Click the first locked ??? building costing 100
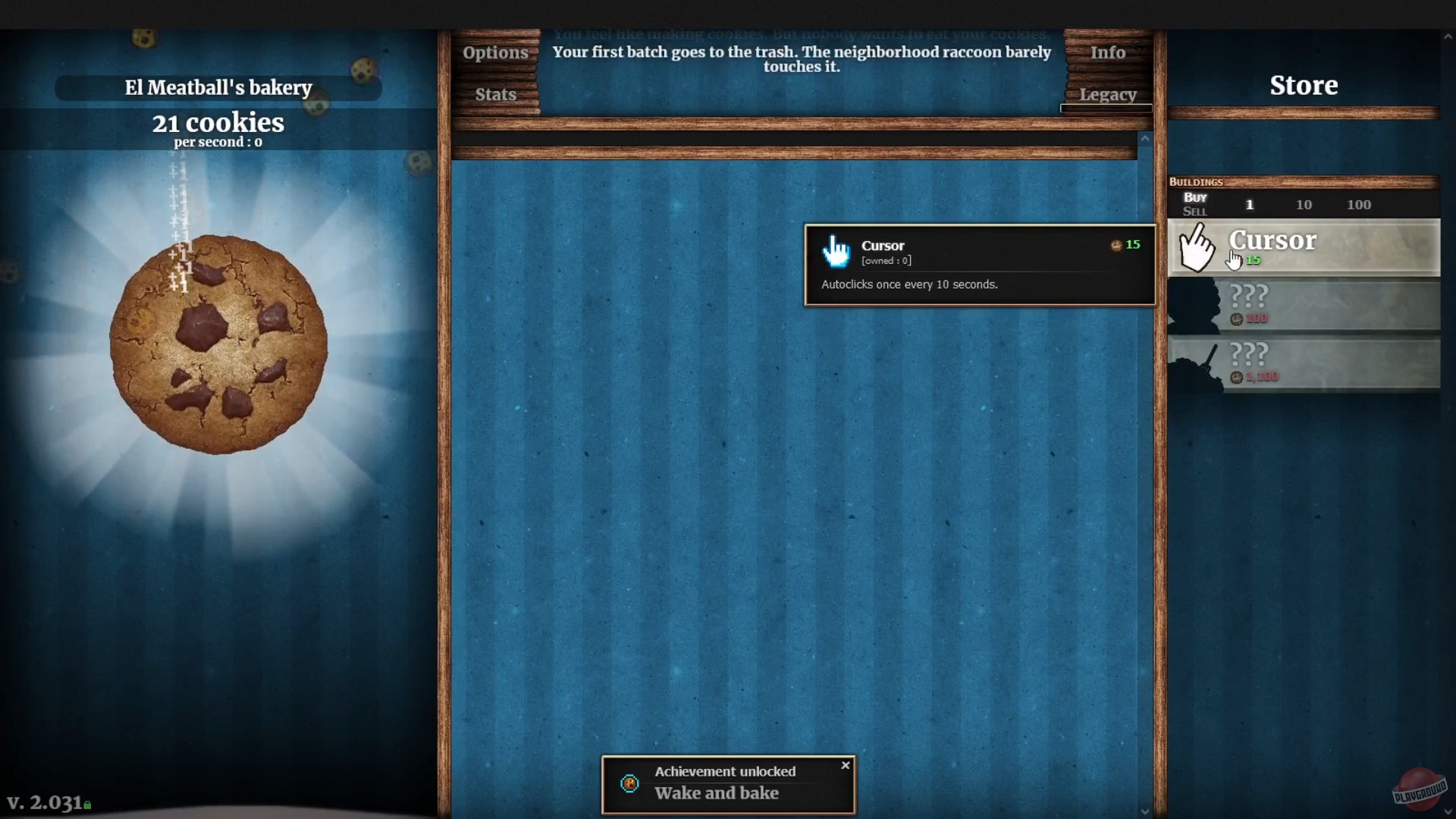Screen dimensions: 1456x819 pyautogui.click(x=1304, y=303)
